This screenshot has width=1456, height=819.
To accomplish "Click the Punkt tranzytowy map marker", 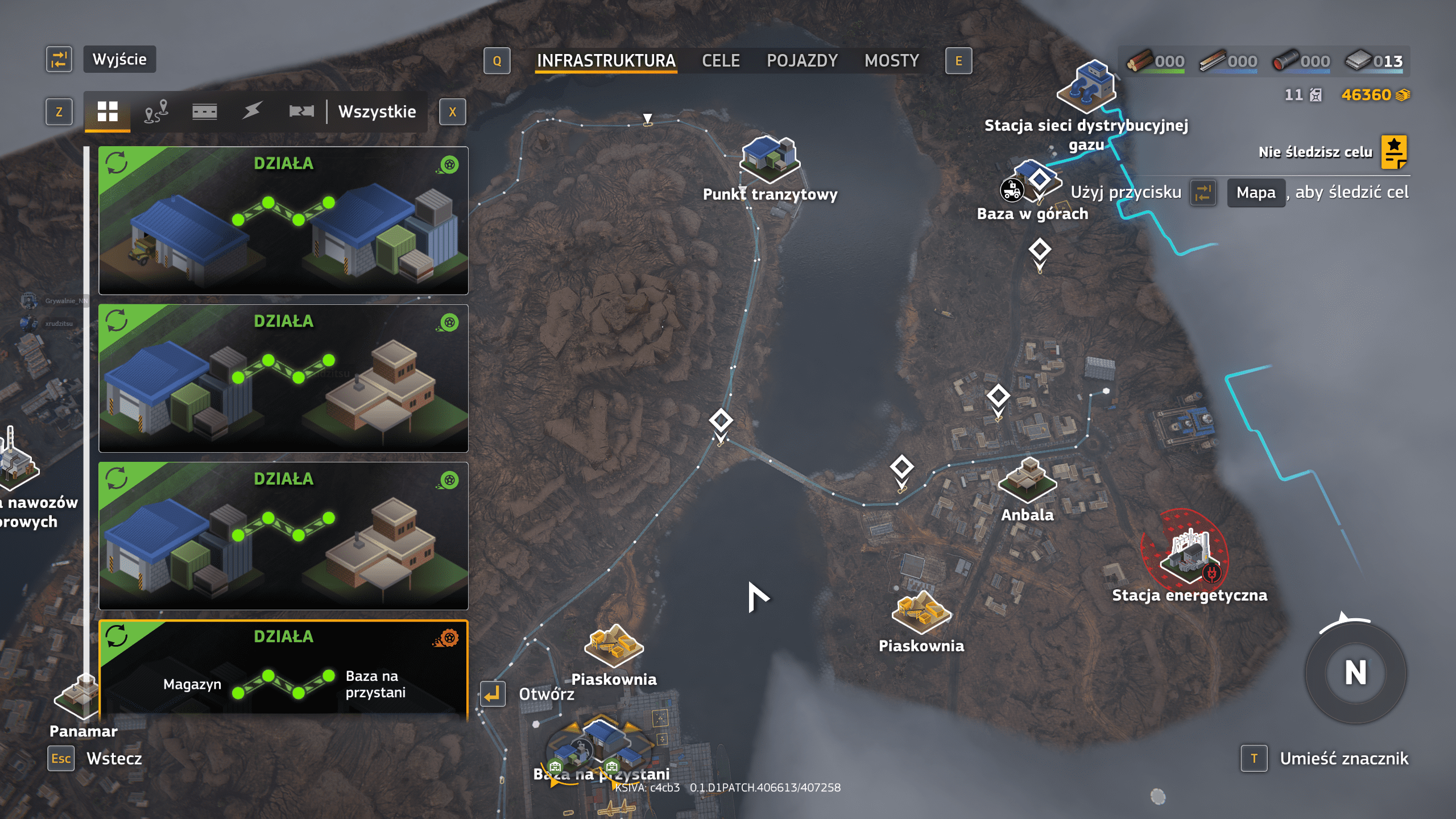I will point(770,159).
